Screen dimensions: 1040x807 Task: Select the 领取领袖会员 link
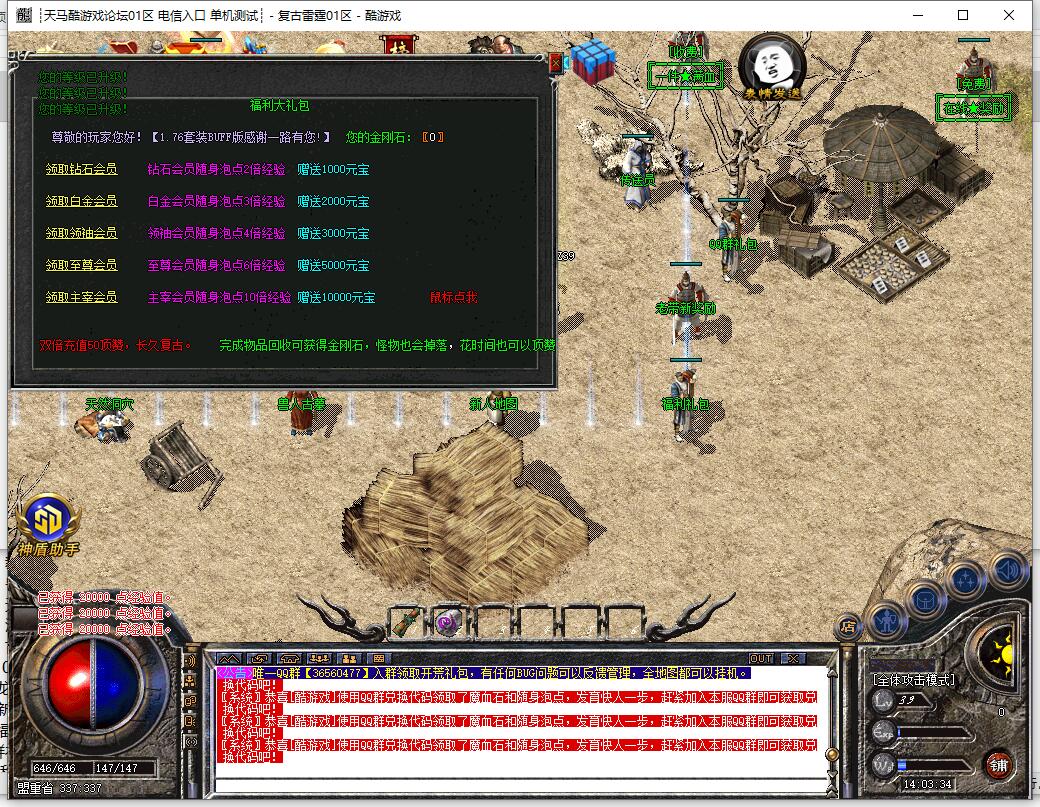coord(81,233)
